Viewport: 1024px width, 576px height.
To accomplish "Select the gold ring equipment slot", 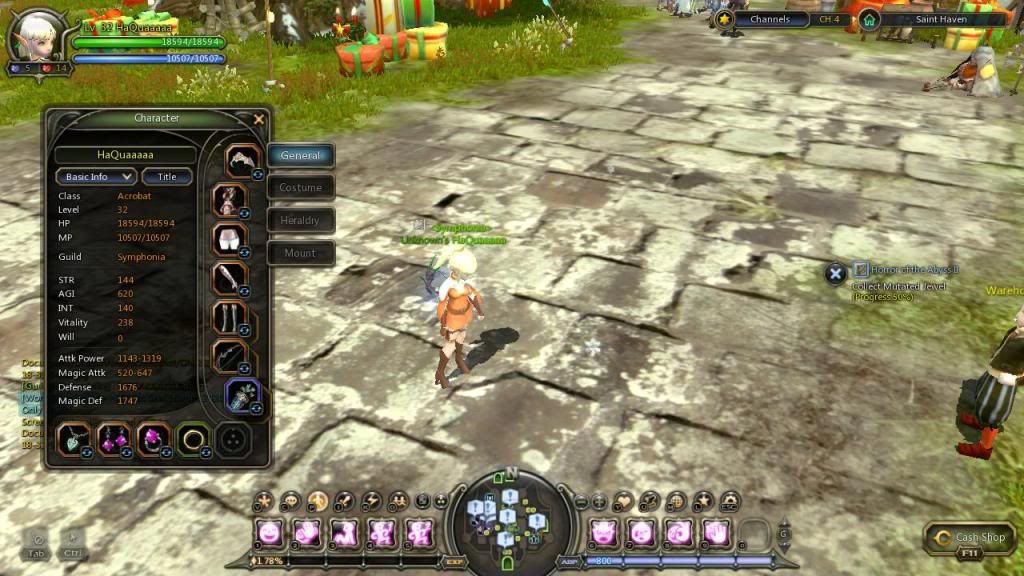I will coord(191,437).
